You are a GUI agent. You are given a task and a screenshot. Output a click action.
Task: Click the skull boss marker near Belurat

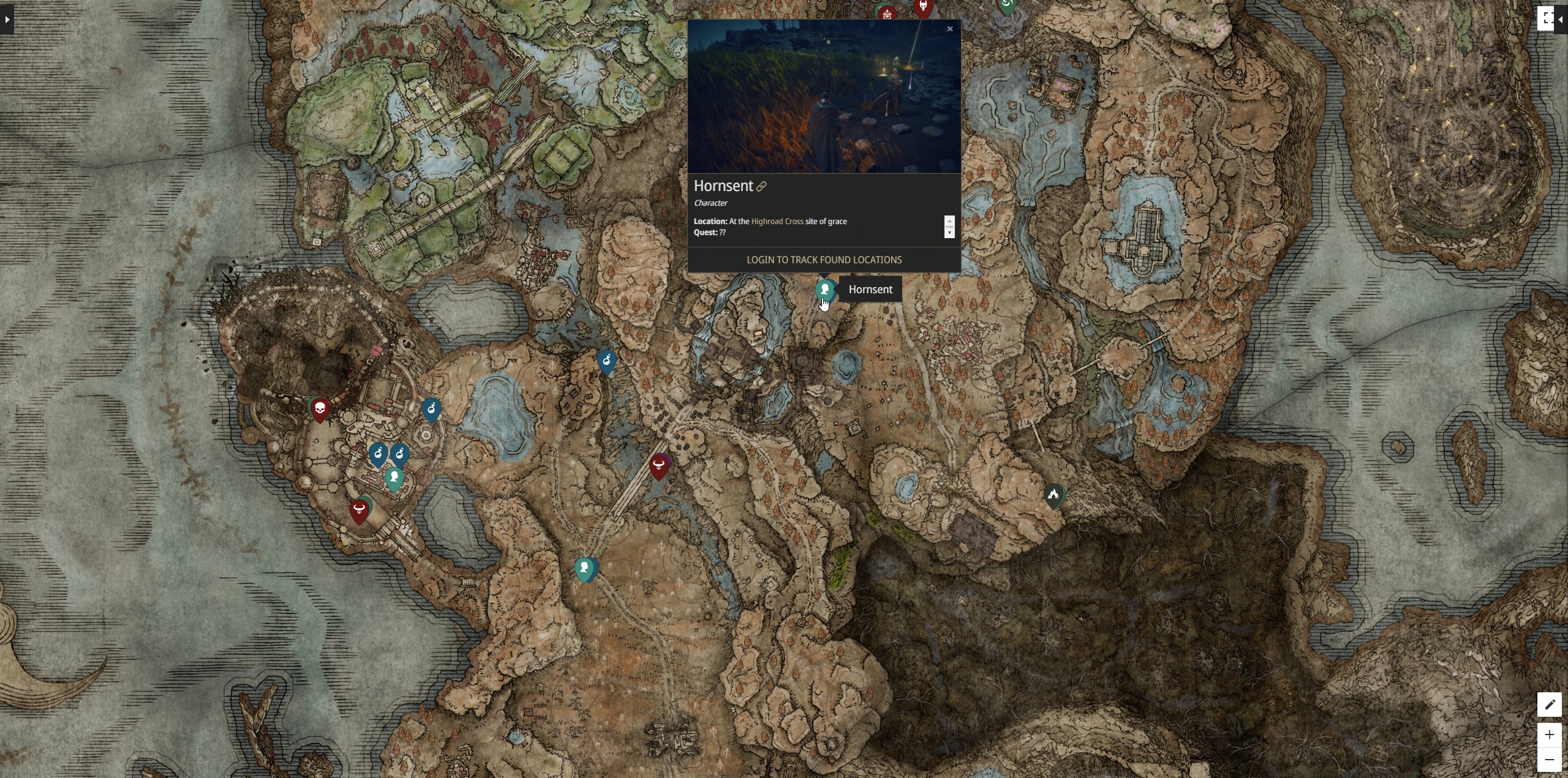click(319, 408)
